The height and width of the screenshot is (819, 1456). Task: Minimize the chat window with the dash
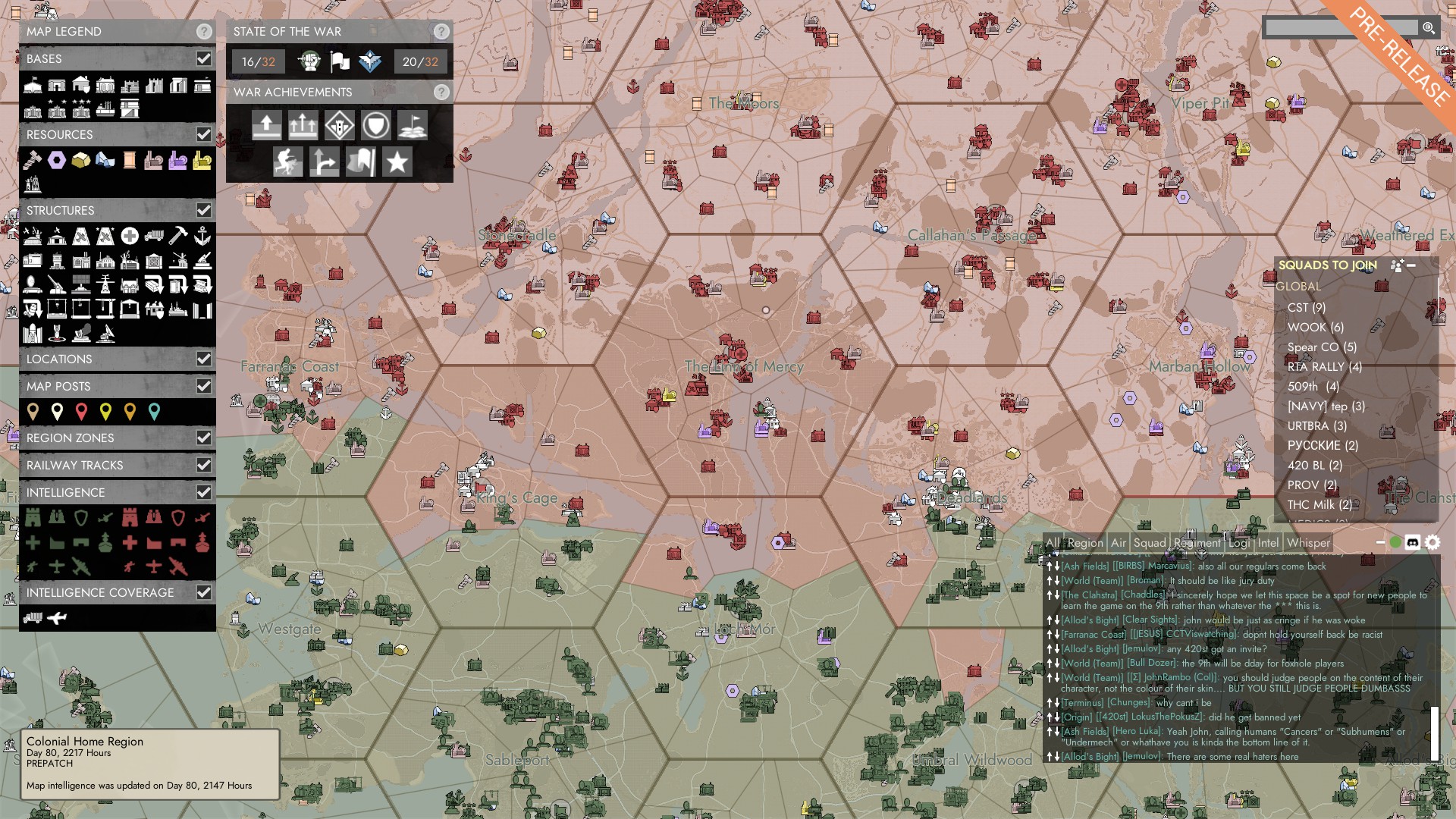[x=1379, y=541]
